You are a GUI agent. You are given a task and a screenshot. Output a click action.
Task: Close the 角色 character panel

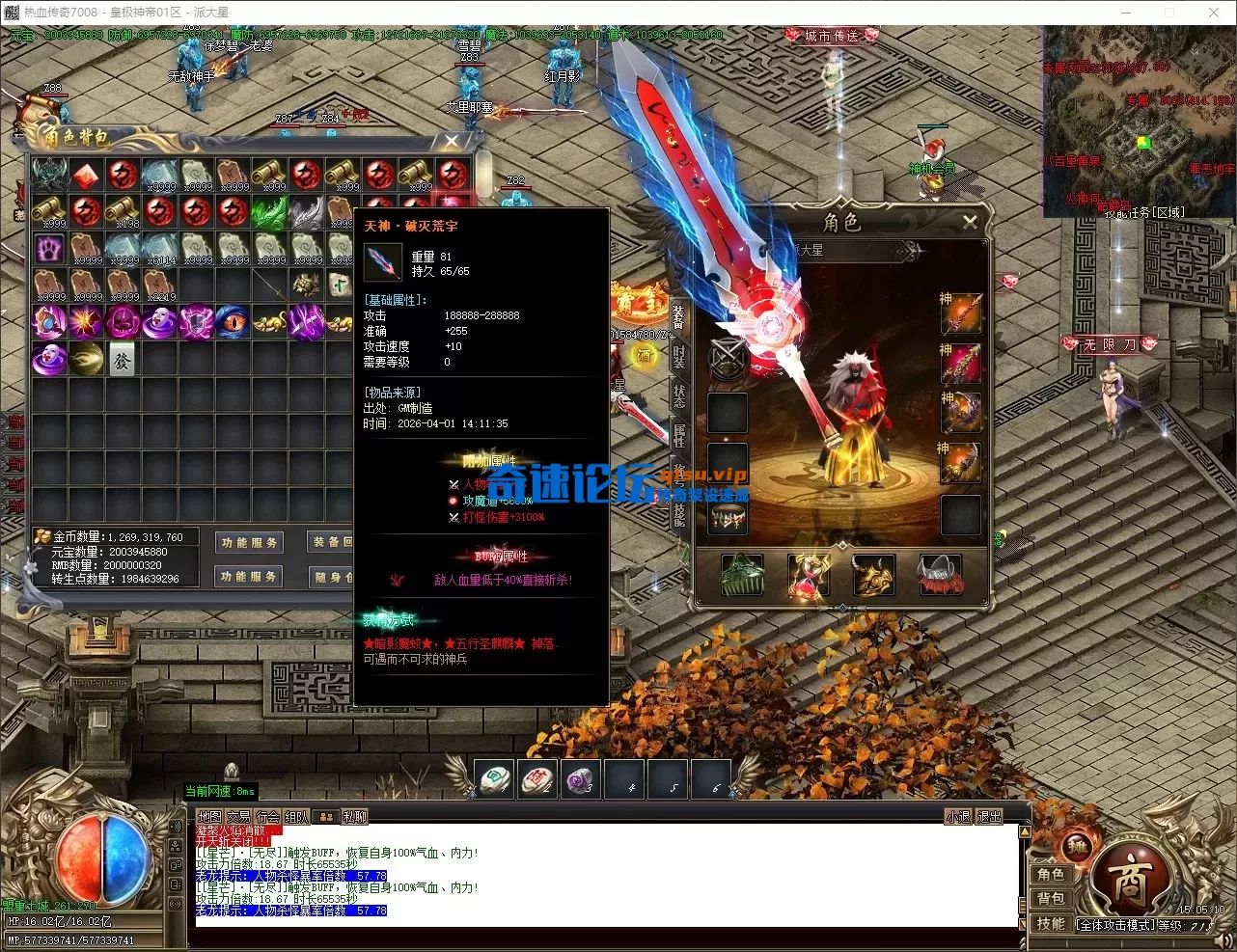[x=970, y=222]
